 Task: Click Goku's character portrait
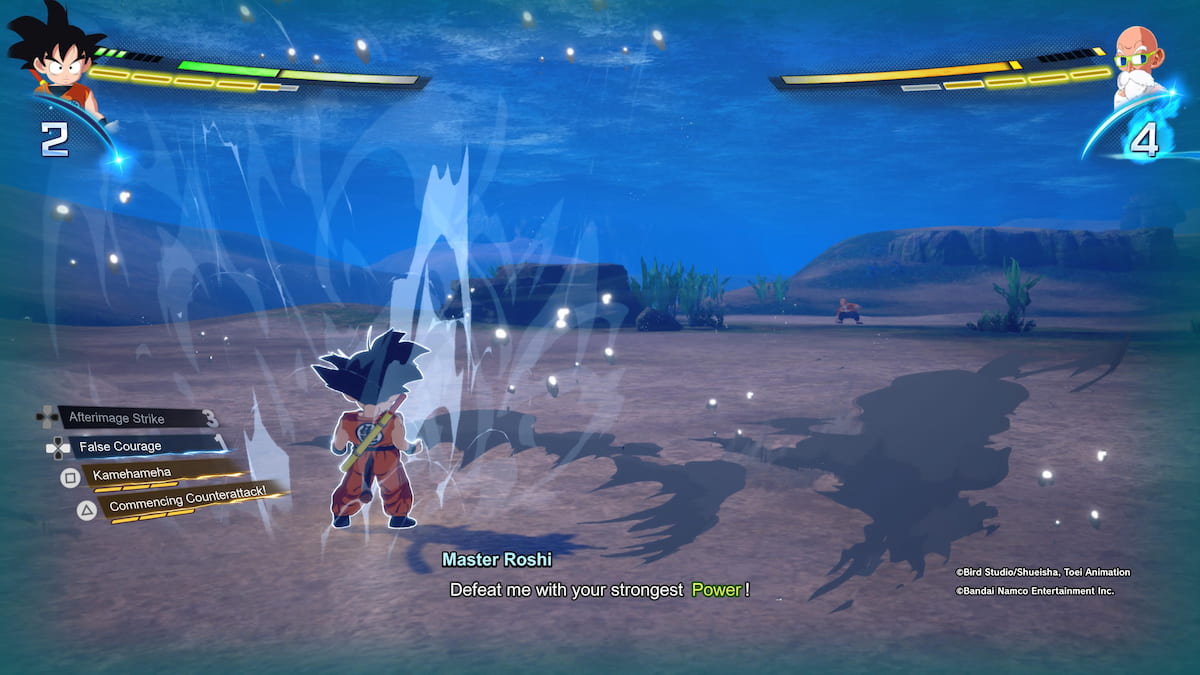[55, 55]
